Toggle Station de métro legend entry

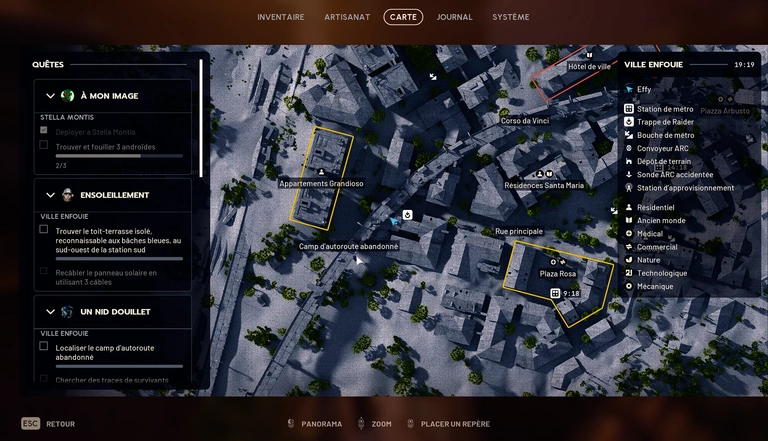point(664,109)
